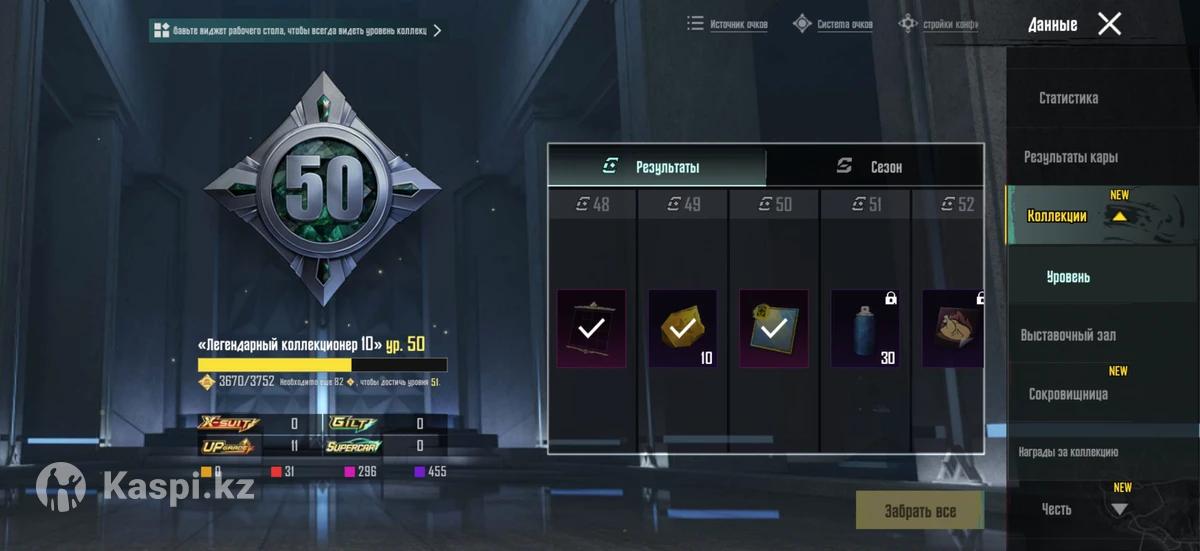Switch to the Сезон tab
Image resolution: width=1200 pixels, height=551 pixels.
point(875,167)
